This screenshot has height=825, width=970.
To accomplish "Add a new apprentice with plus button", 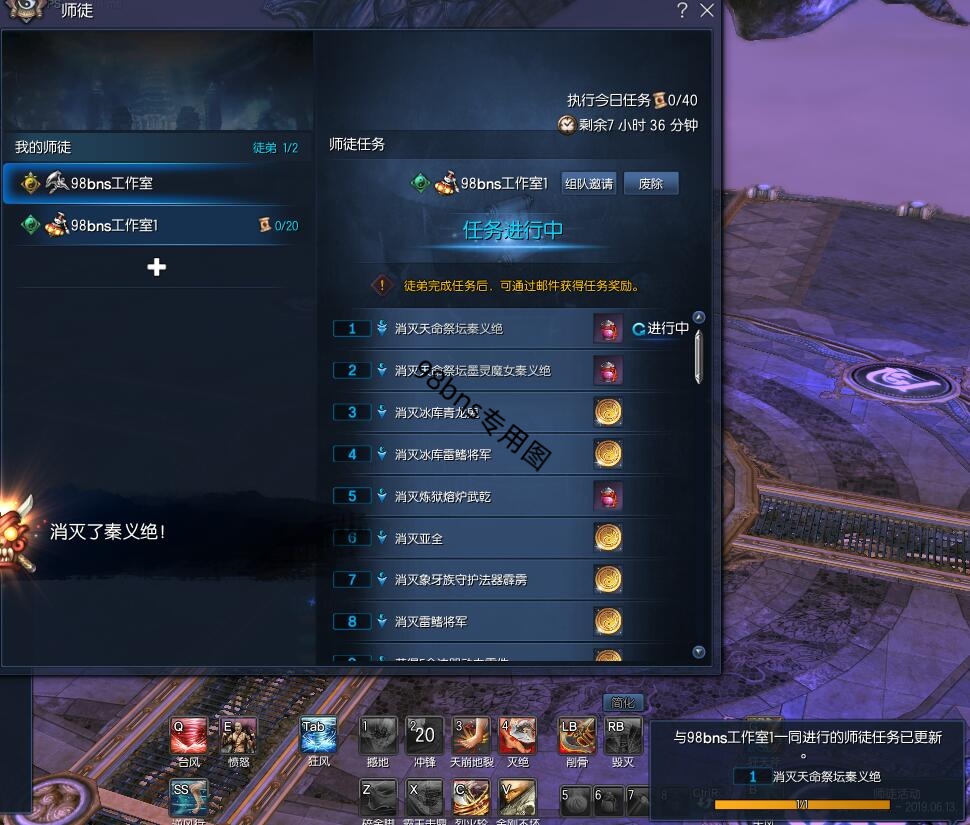I will coord(156,267).
